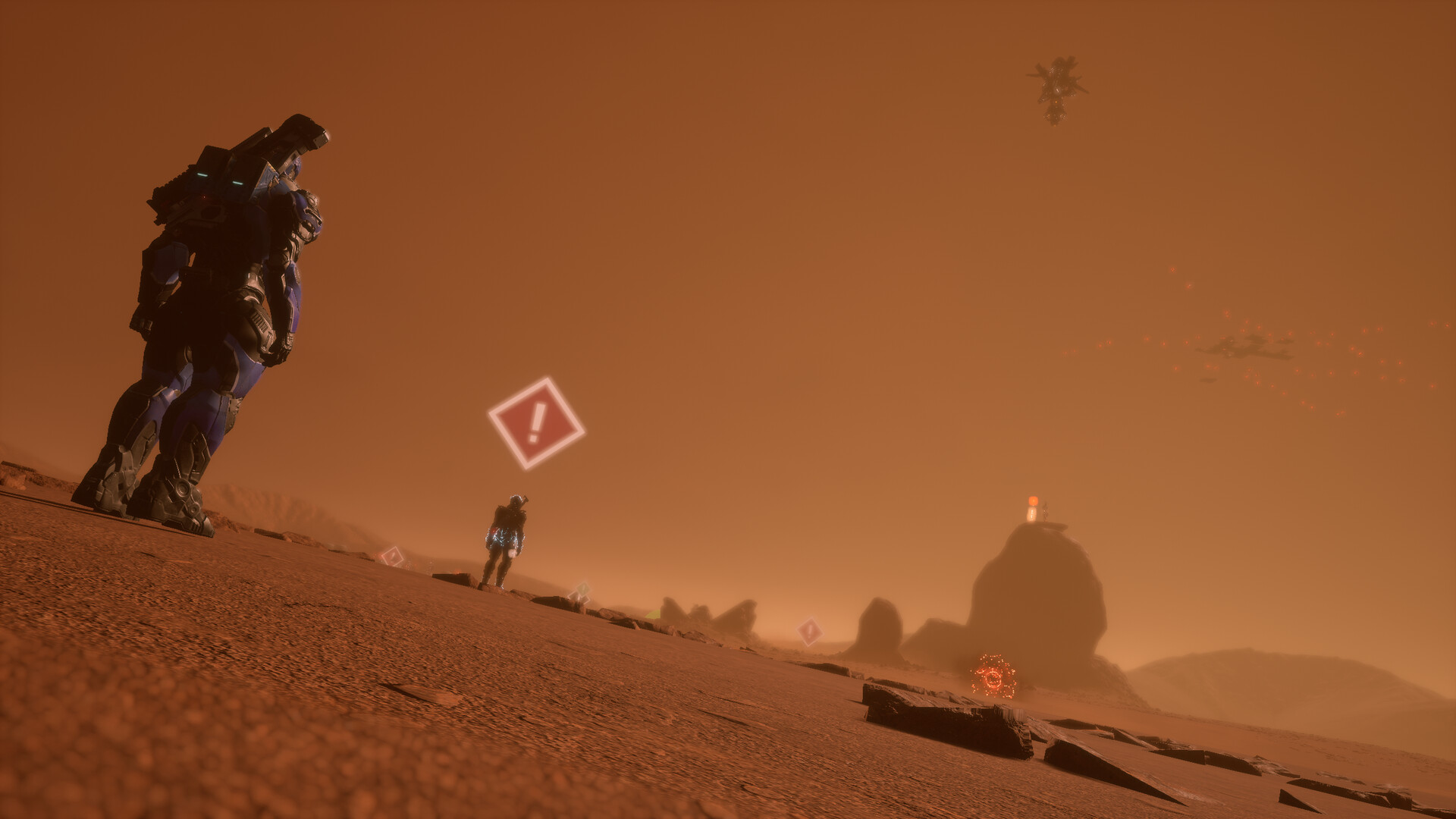Select the green-tinted objective diamond on the rocks
Image resolution: width=1456 pixels, height=819 pixels.
click(x=582, y=591)
